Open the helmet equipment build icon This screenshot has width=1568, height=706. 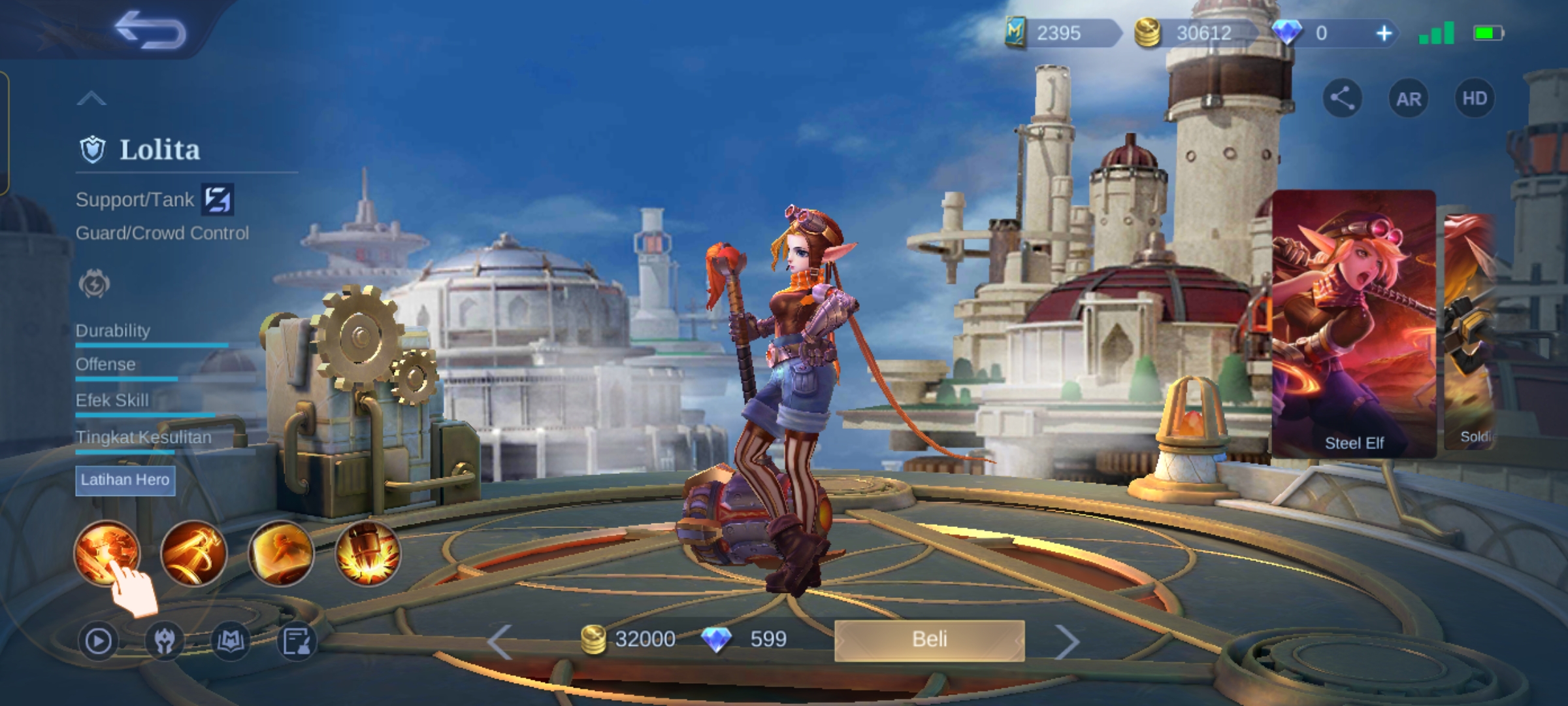(x=164, y=641)
